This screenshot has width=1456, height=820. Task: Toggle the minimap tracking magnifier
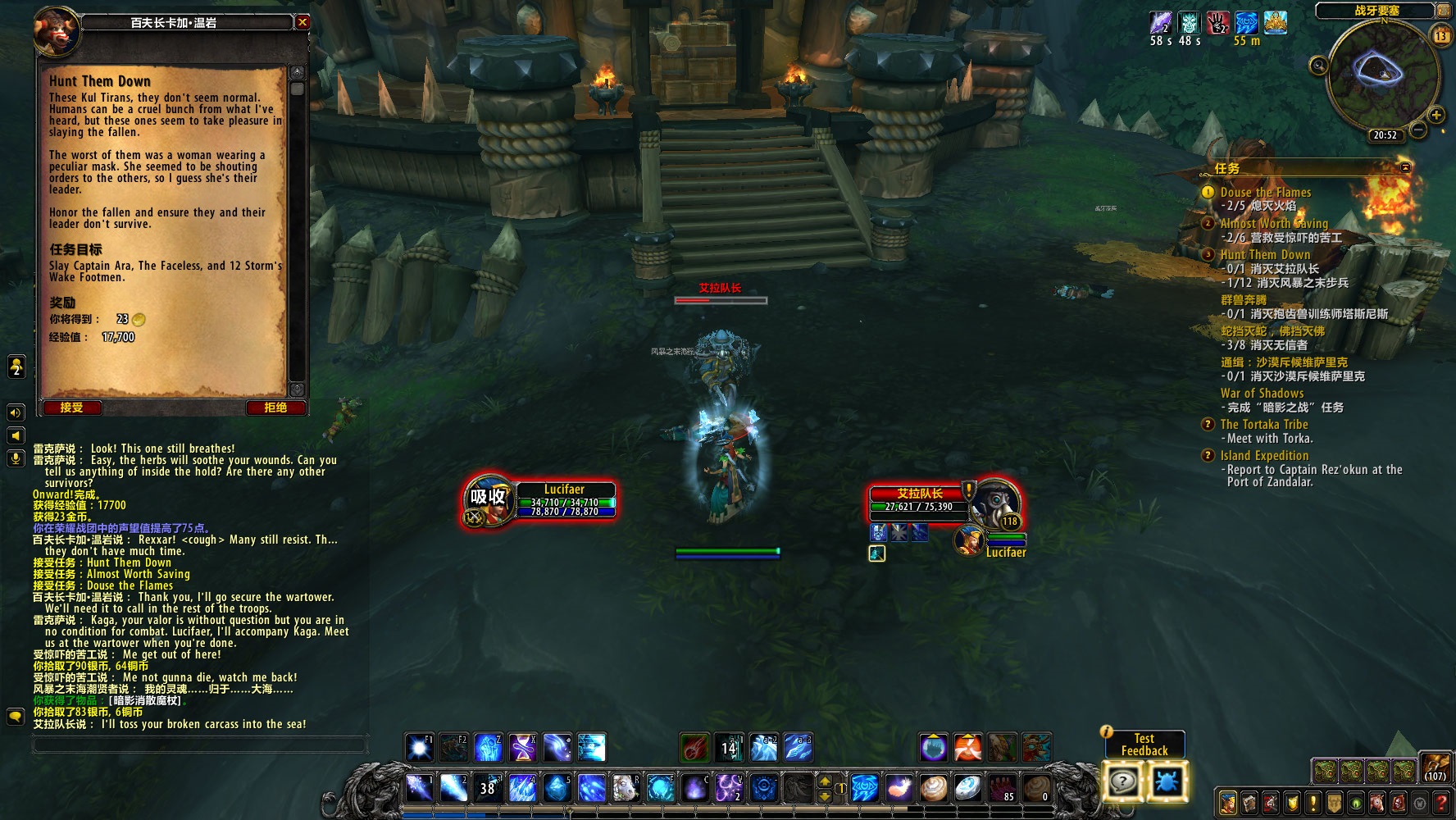[1318, 66]
